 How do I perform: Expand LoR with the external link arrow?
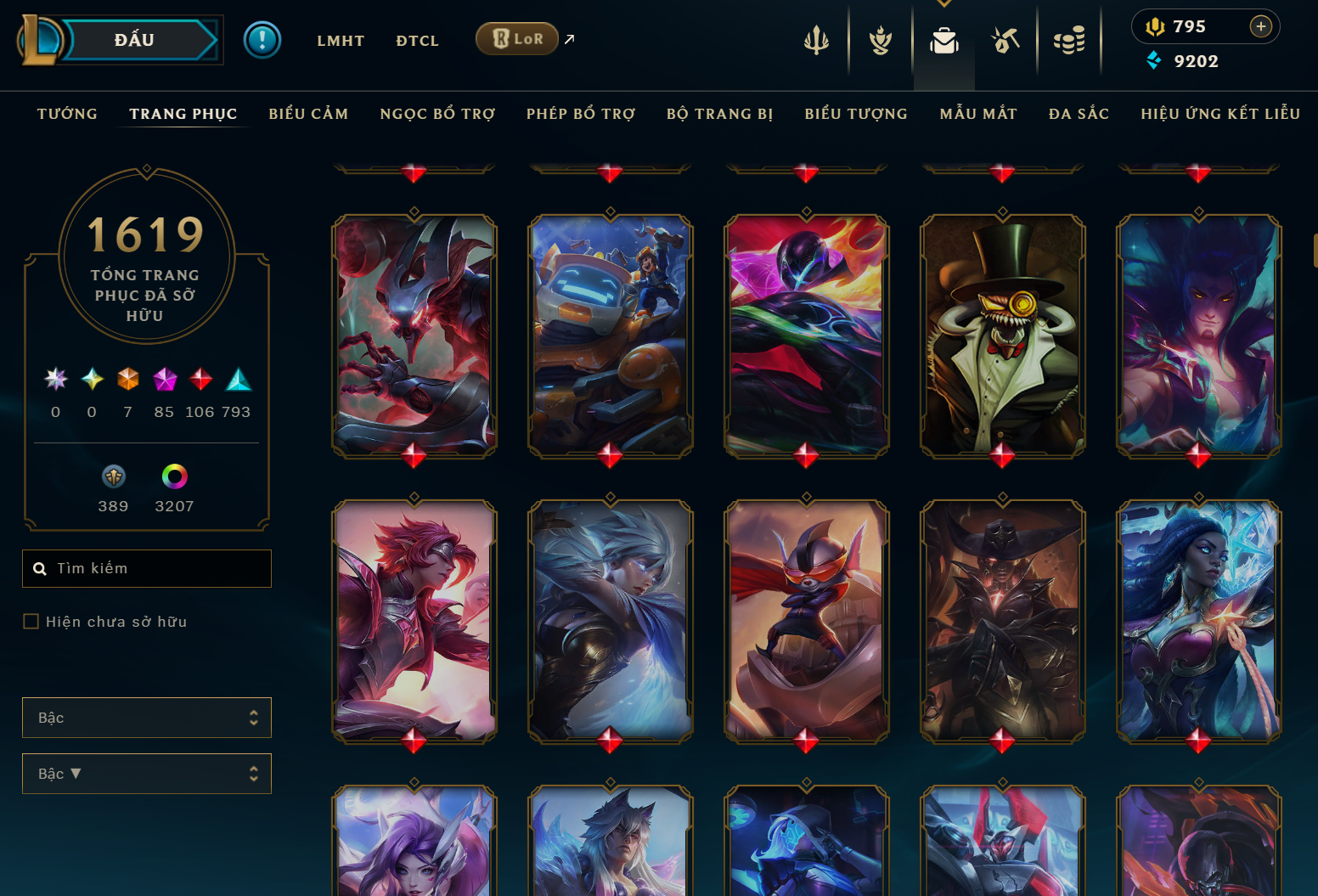(x=569, y=38)
